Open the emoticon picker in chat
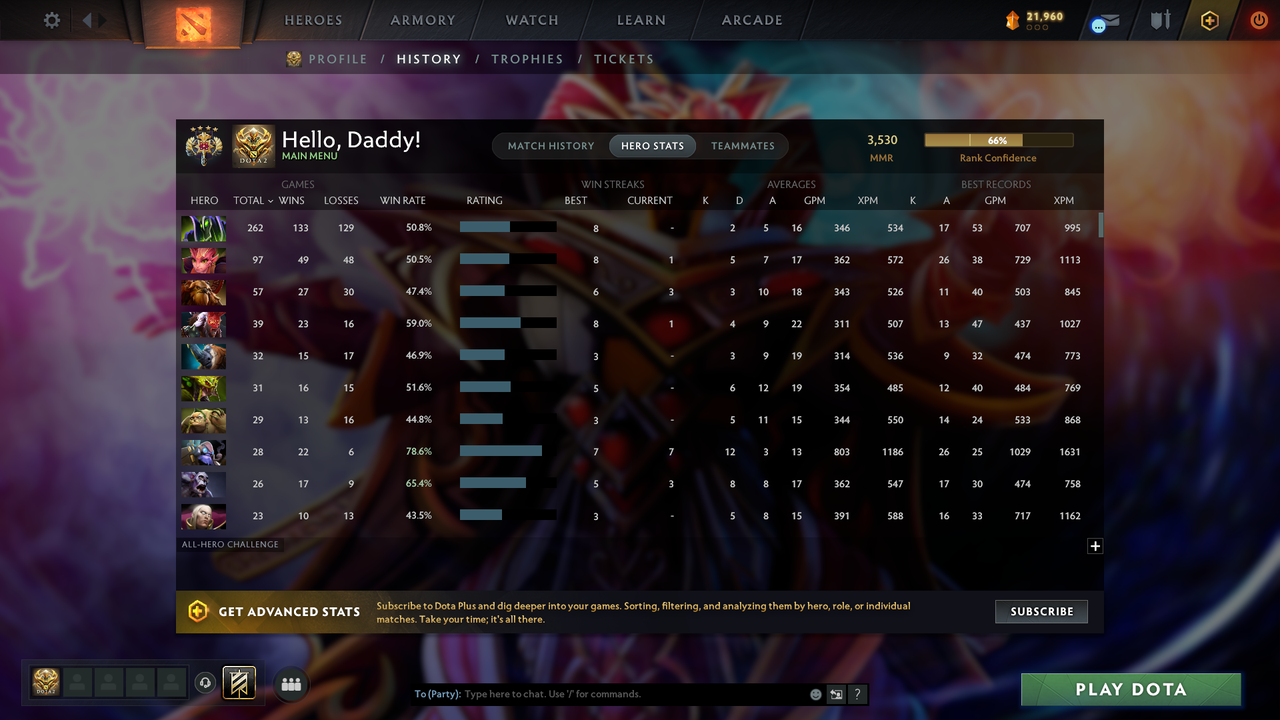Screen dimensions: 1280x720 [x=815, y=693]
